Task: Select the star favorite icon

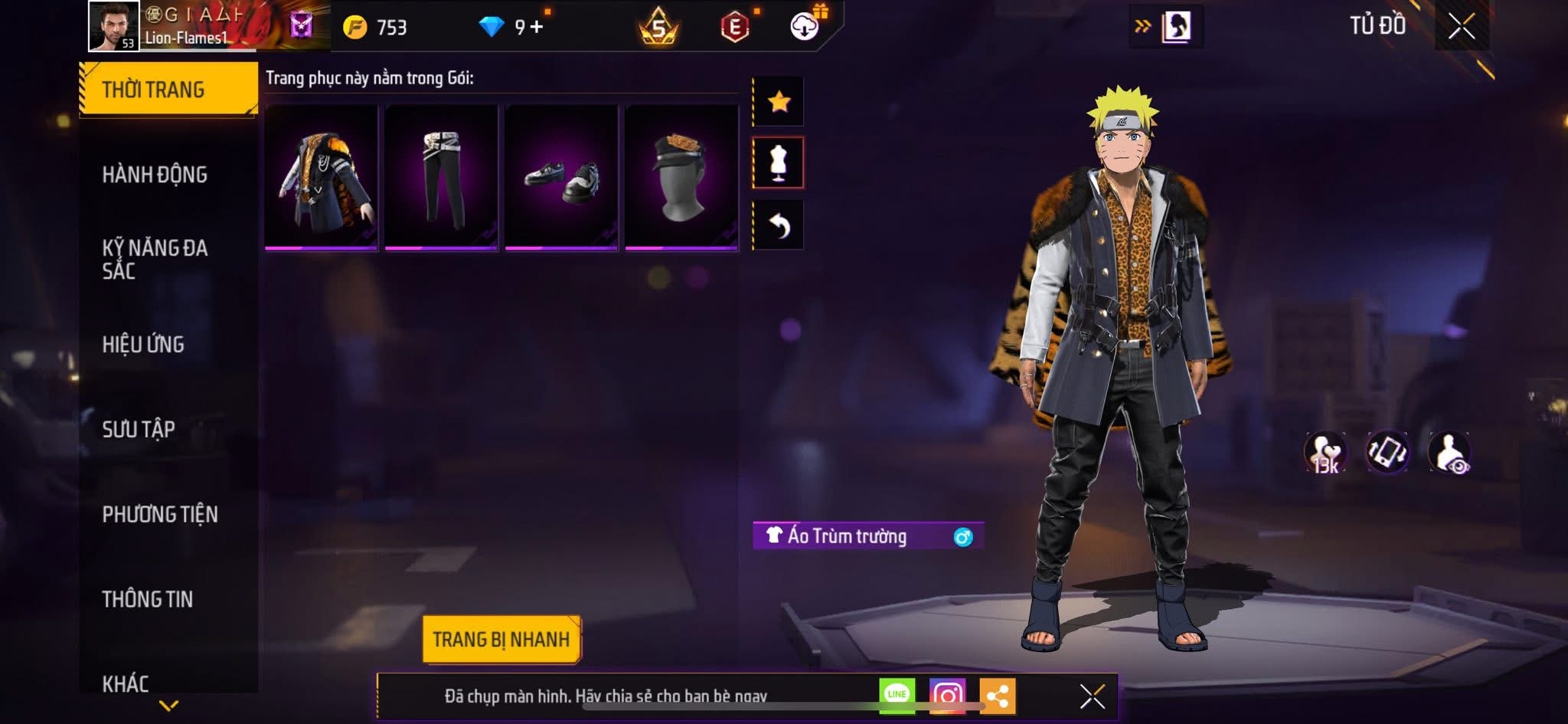Action: click(778, 100)
